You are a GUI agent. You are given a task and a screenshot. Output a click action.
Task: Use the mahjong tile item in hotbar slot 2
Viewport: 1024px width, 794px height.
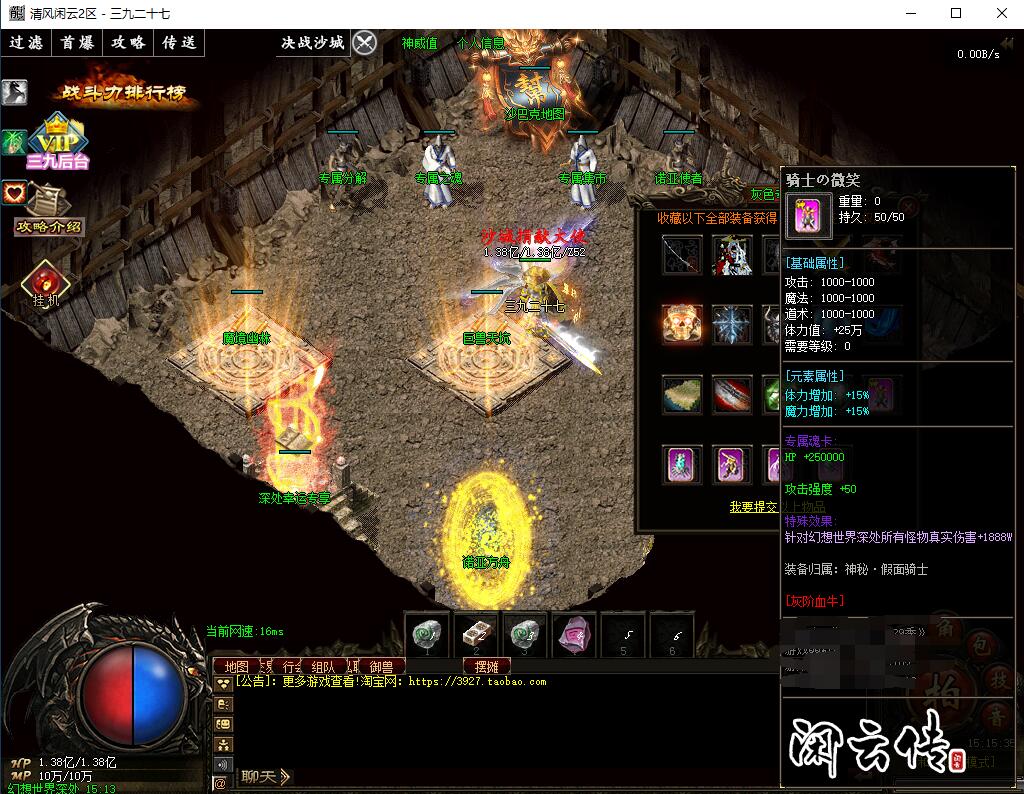click(x=476, y=635)
